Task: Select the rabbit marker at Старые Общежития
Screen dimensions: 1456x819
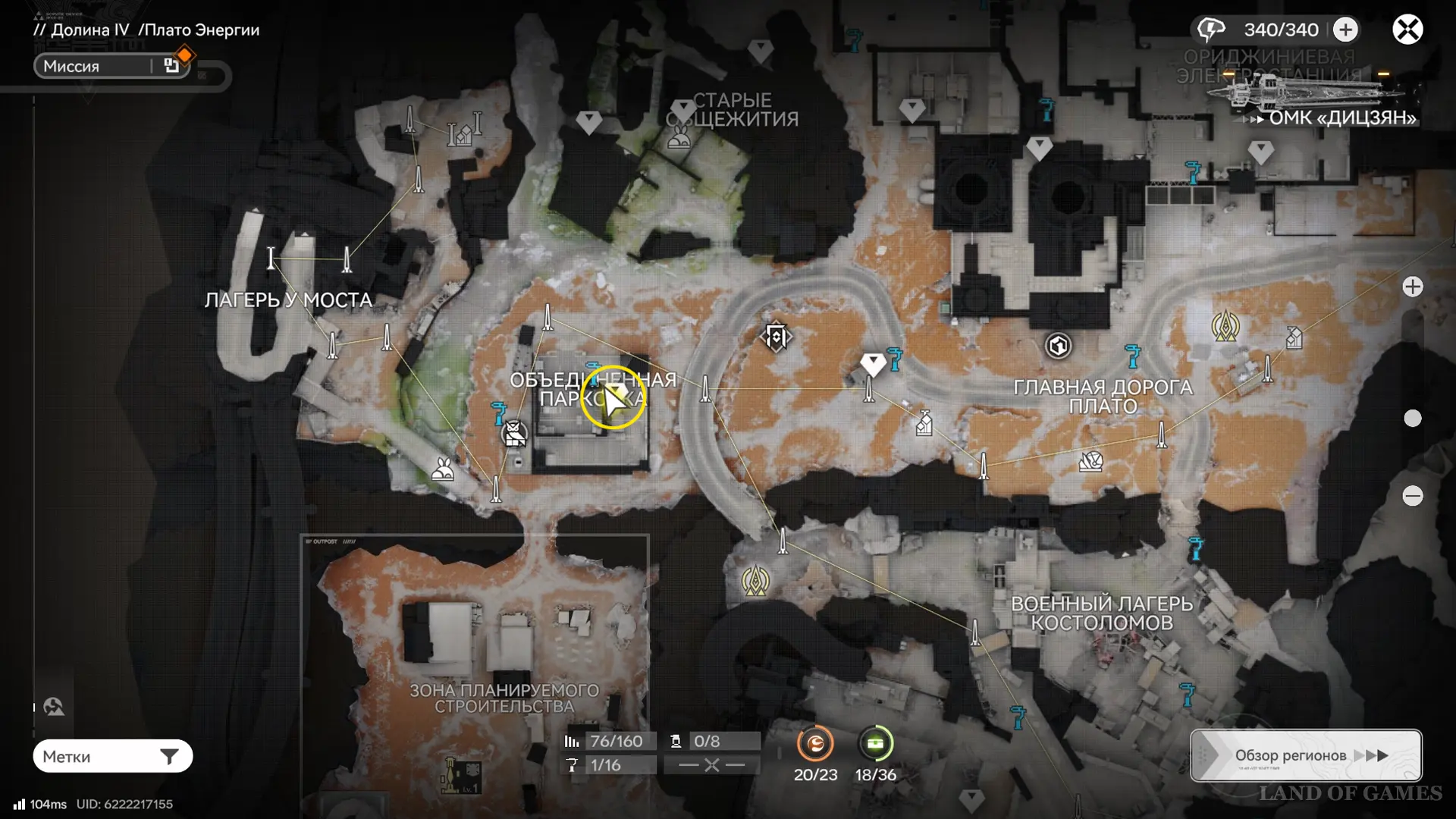Action: point(679,137)
